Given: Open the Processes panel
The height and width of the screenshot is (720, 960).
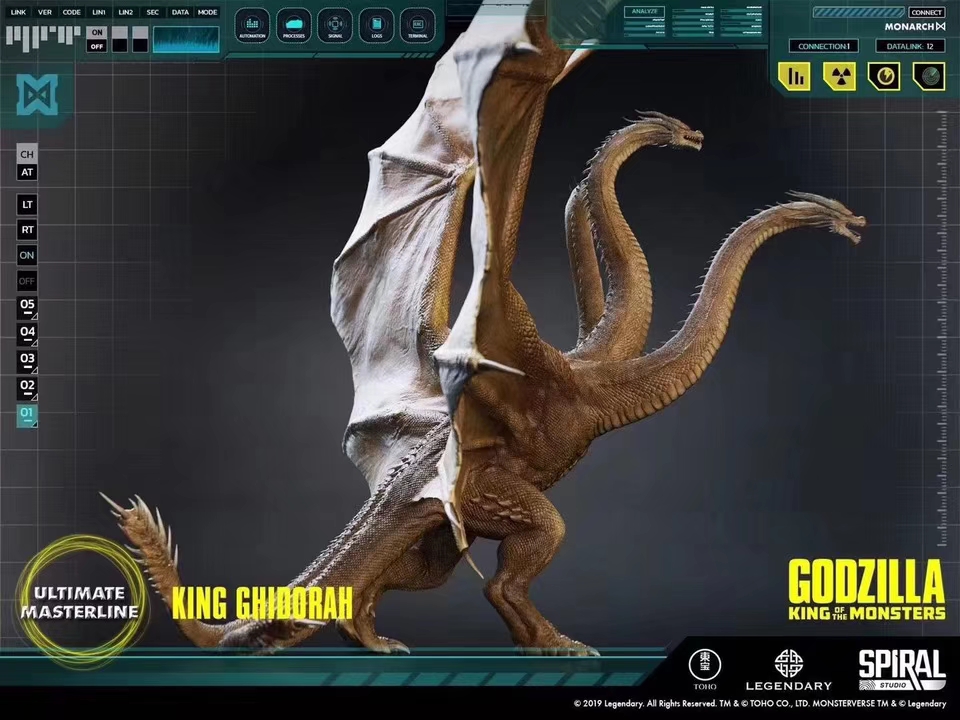Looking at the screenshot, I should click(x=294, y=24).
